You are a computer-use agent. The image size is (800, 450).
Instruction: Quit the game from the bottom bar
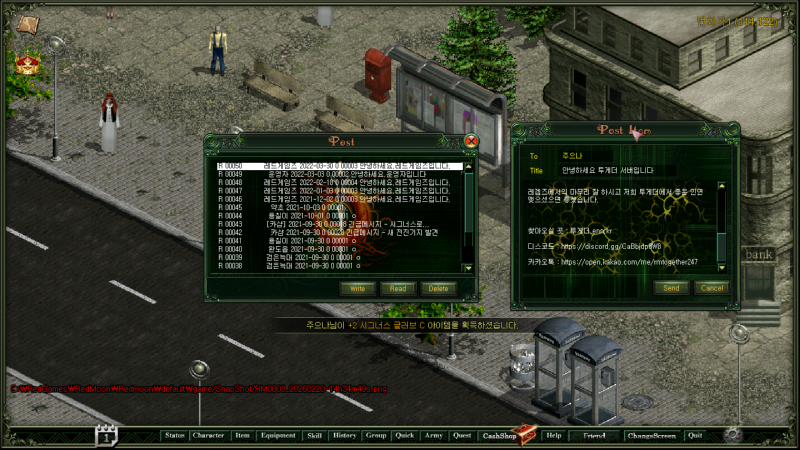coord(695,436)
